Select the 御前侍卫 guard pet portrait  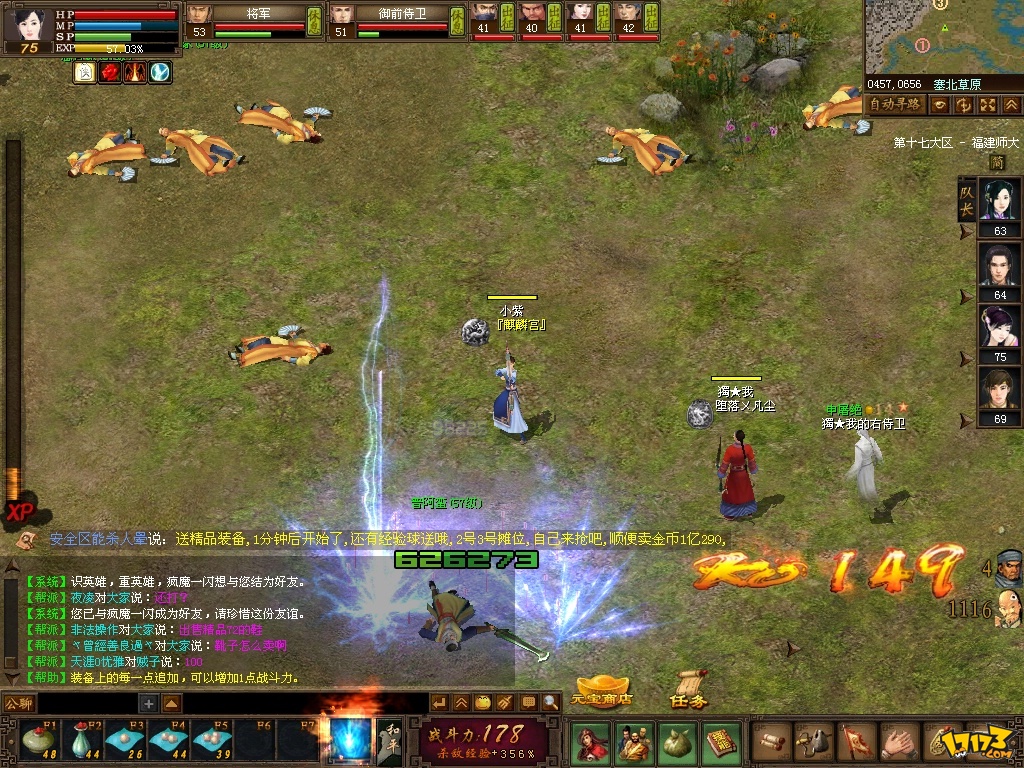pos(343,14)
